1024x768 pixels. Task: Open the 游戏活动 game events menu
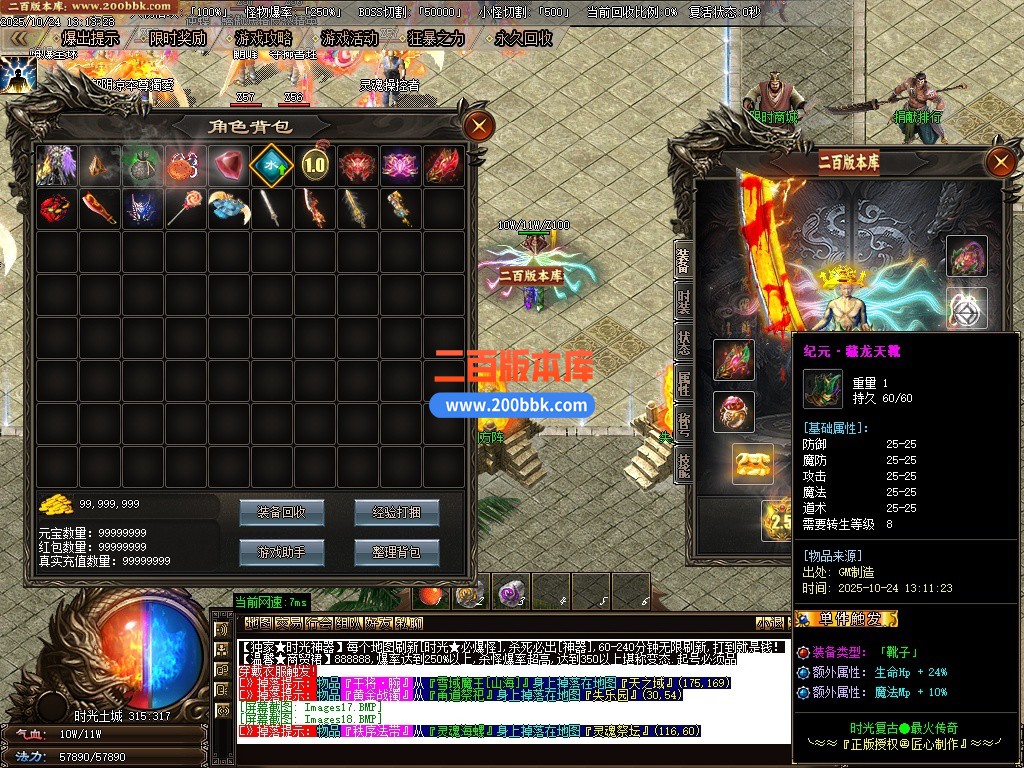(349, 38)
